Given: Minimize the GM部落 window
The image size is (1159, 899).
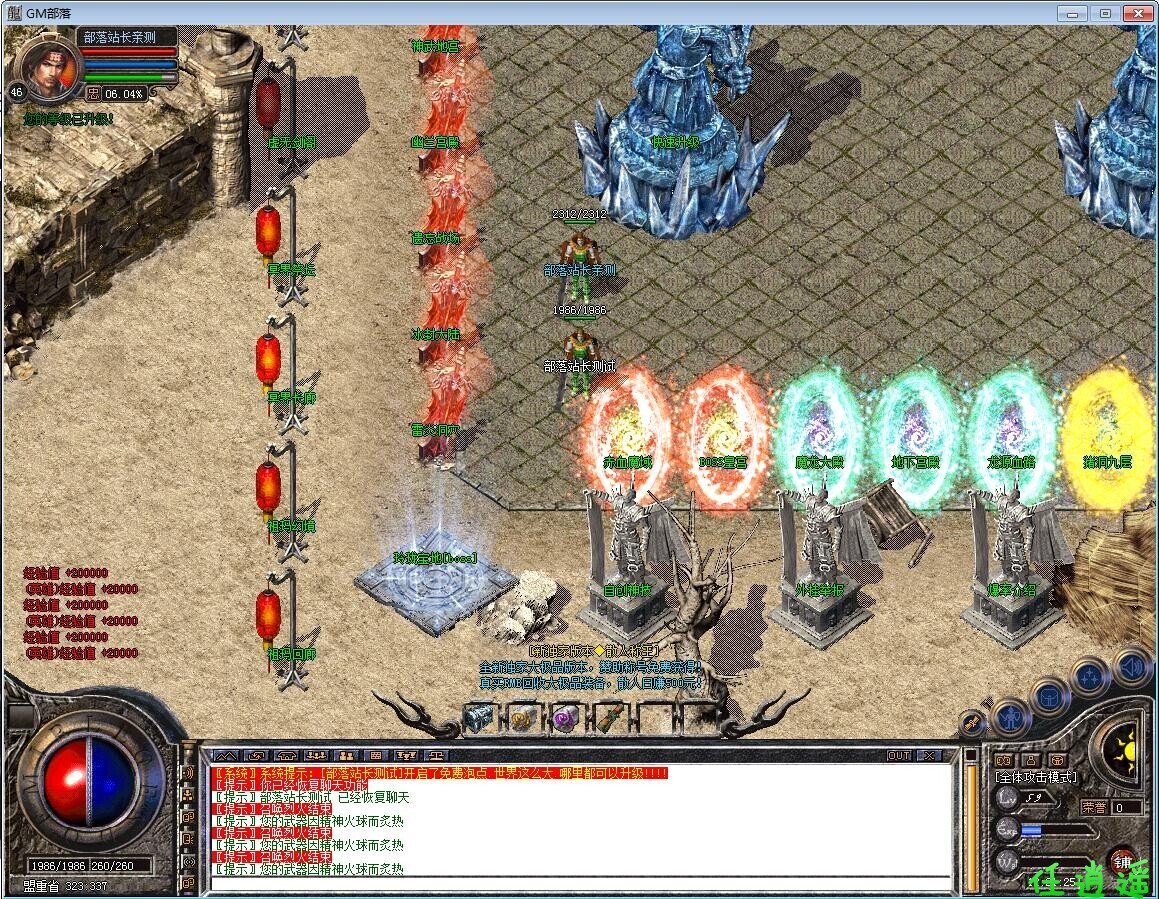Looking at the screenshot, I should [1077, 13].
